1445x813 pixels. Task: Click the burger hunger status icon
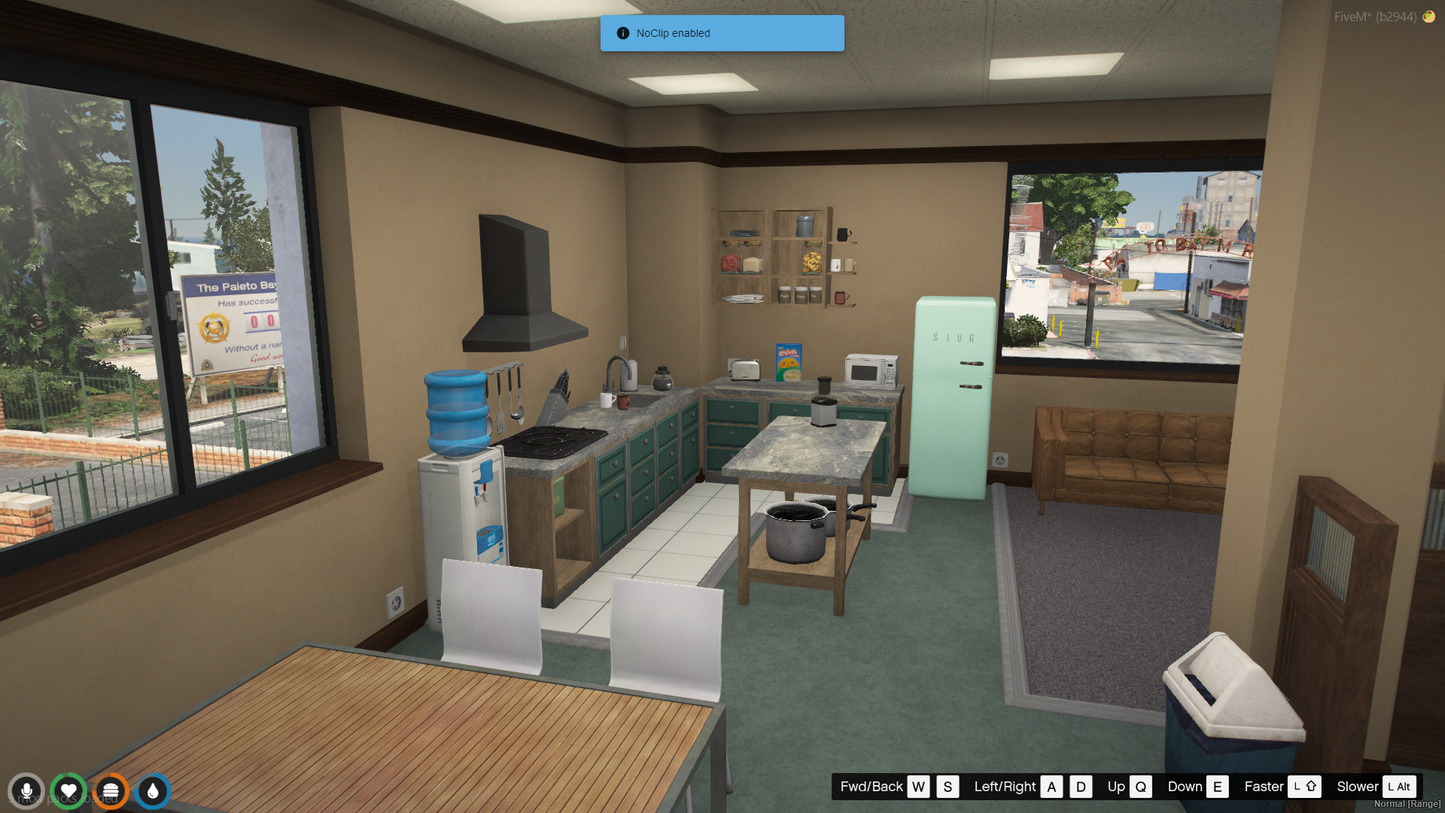[x=111, y=791]
